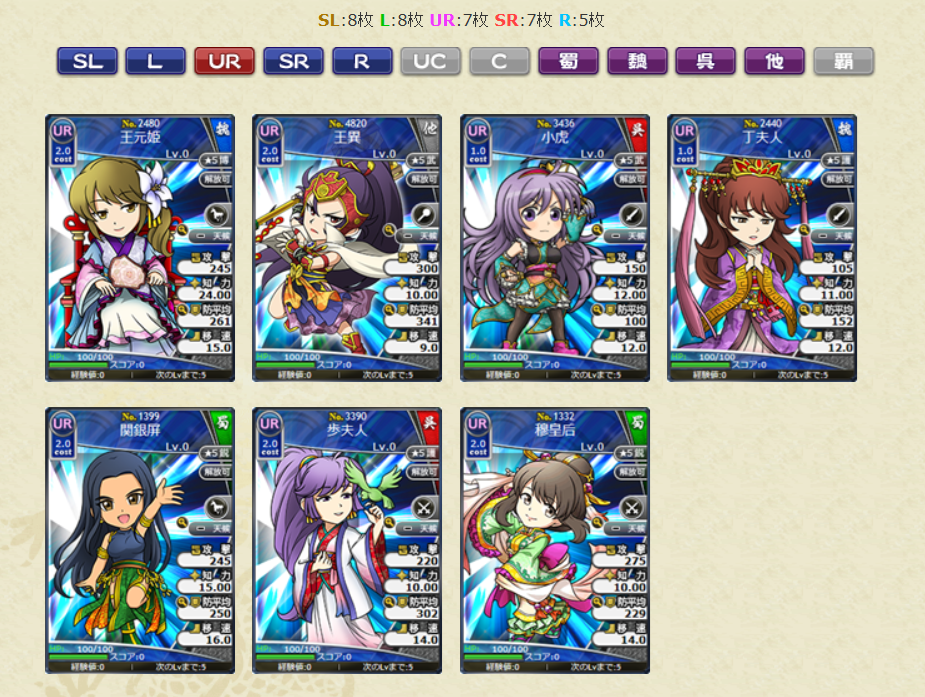The image size is (925, 697).
Task: Choose the red UR filter button
Action: 224,61
